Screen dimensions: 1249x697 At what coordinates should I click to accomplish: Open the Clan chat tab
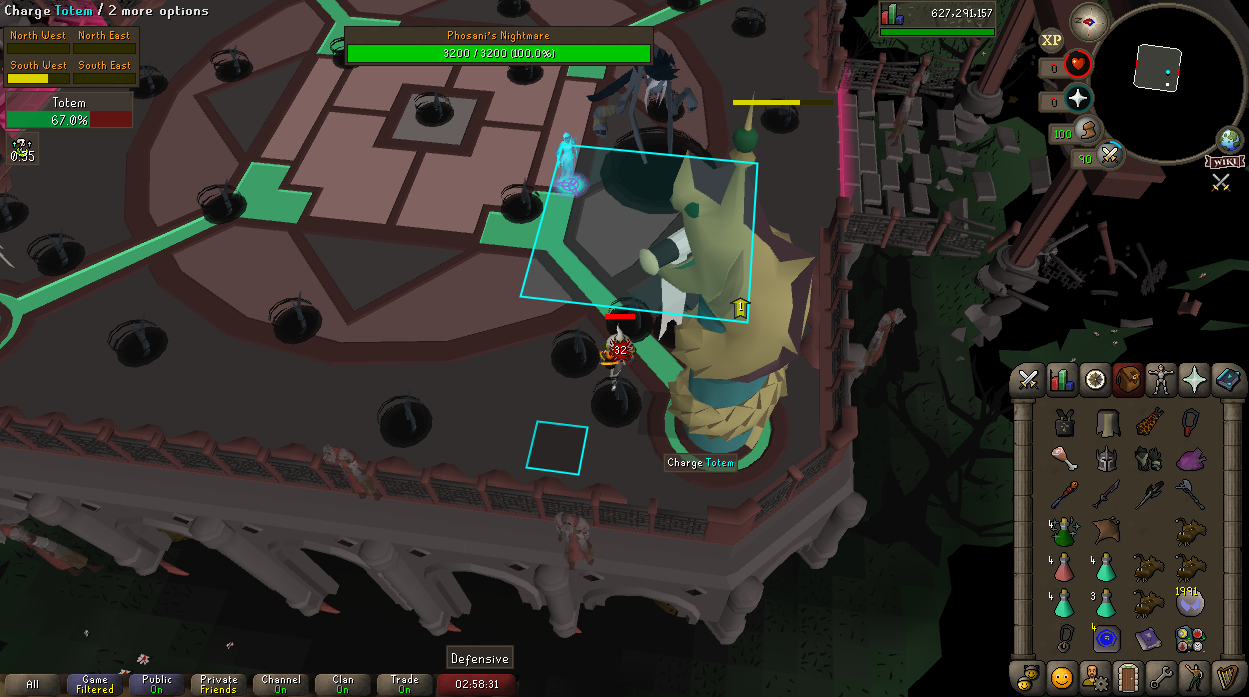342,685
